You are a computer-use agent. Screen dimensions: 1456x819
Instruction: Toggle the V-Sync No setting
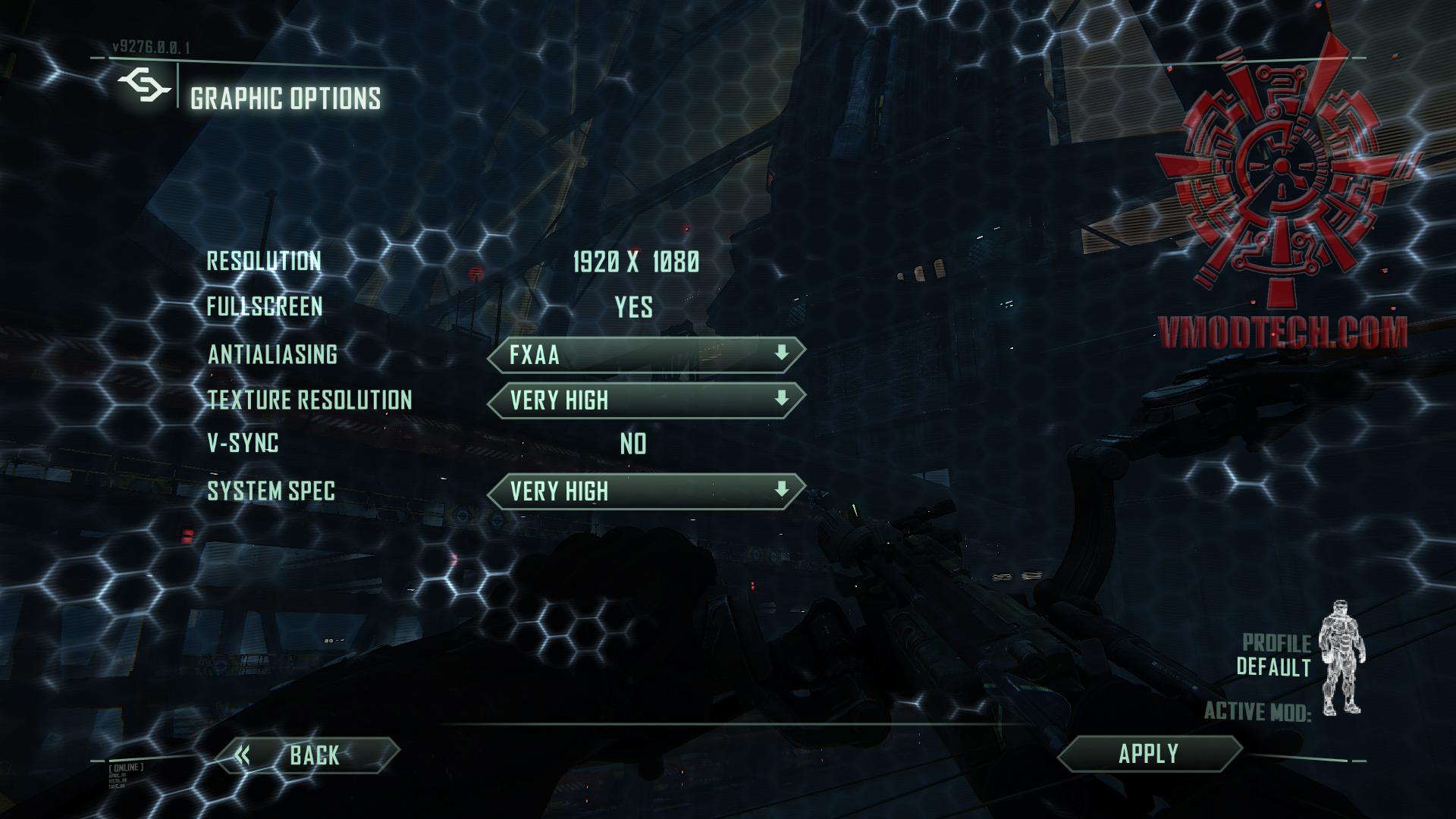click(x=633, y=444)
